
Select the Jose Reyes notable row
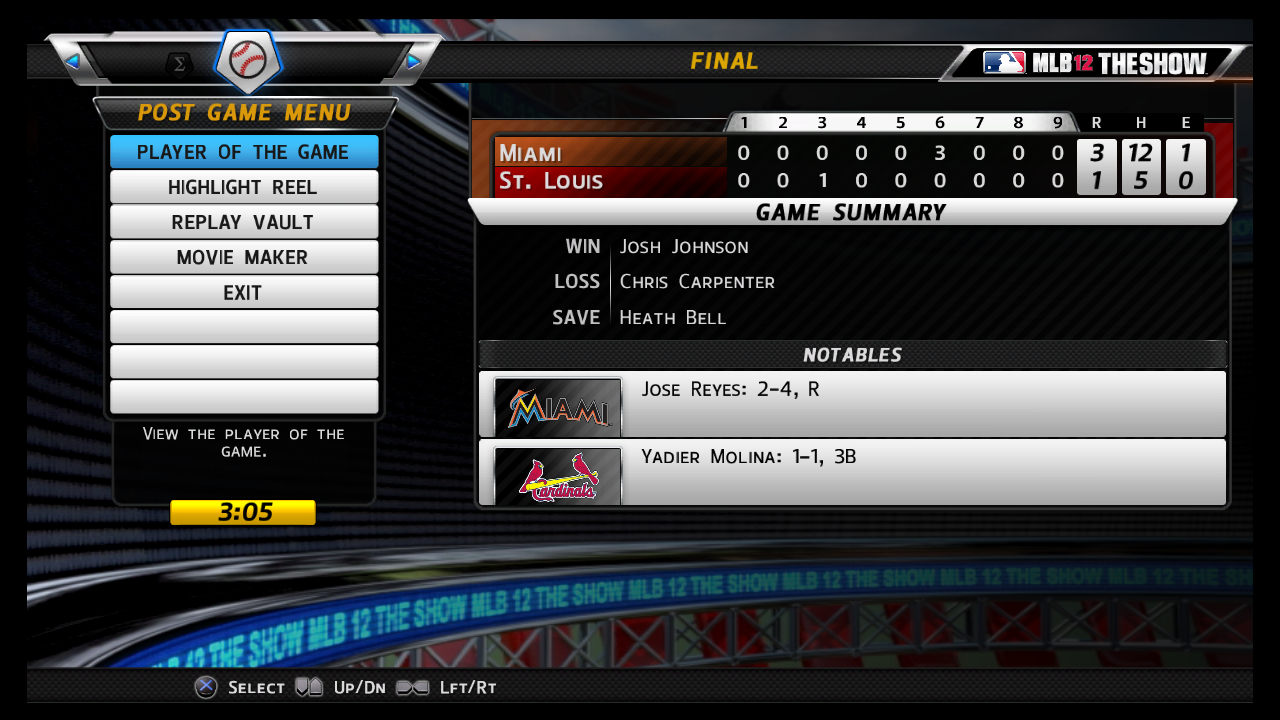click(852, 403)
